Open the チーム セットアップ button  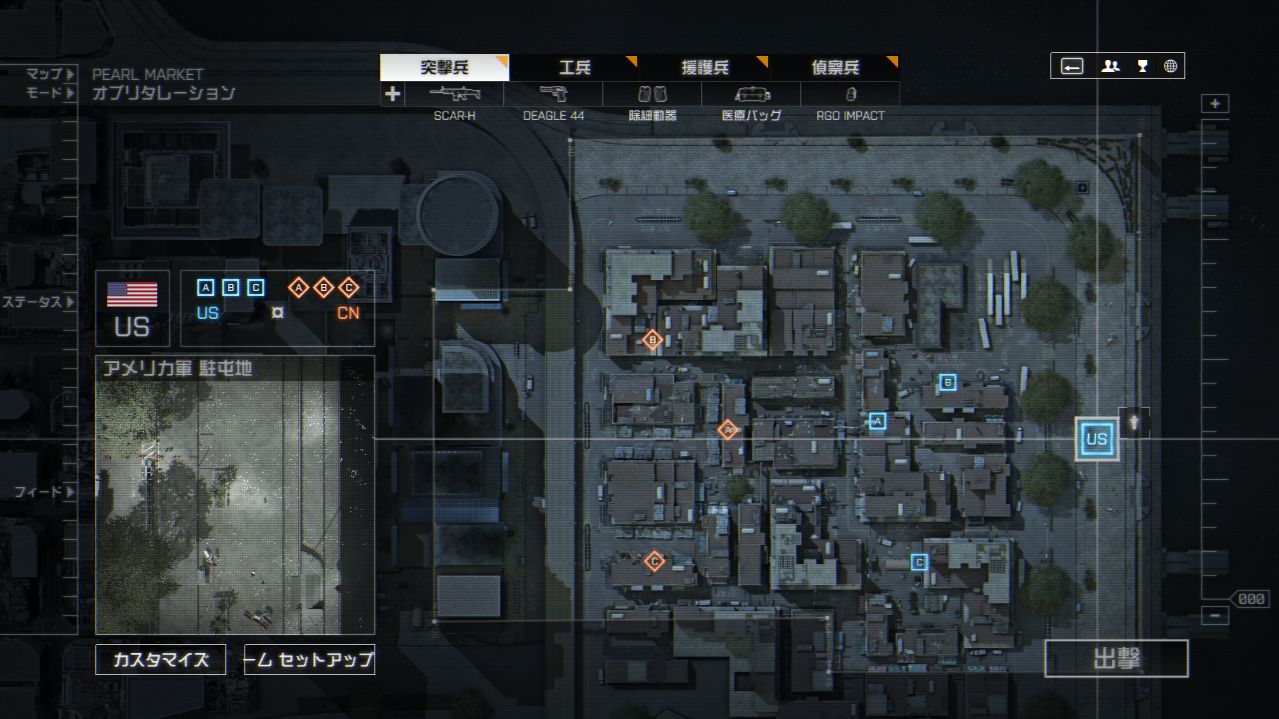point(309,660)
